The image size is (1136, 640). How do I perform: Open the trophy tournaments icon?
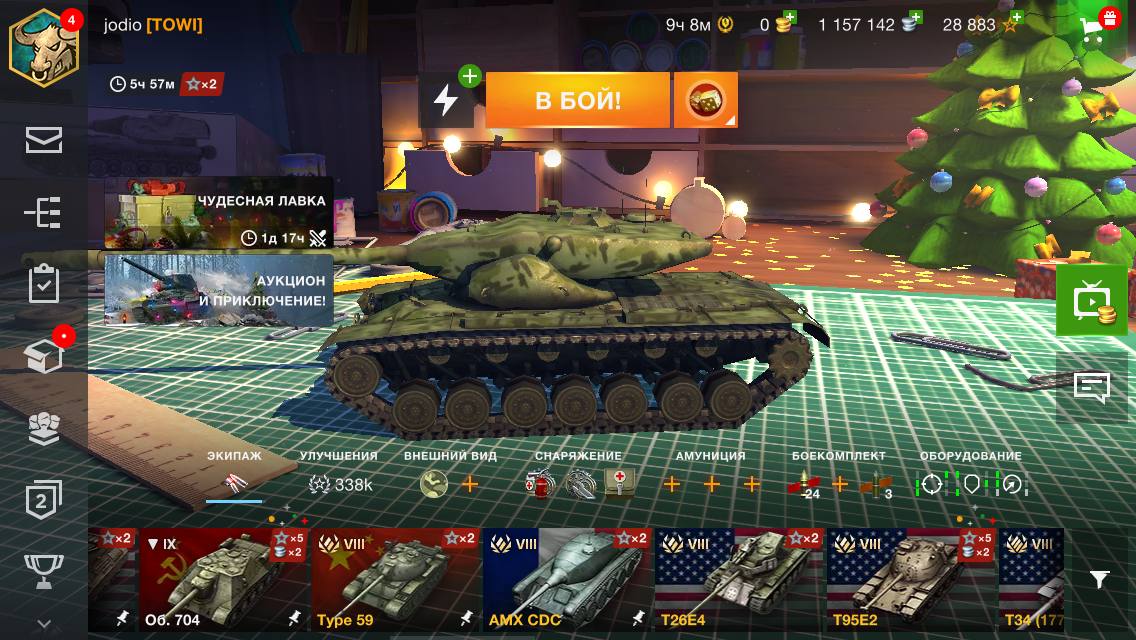click(43, 572)
